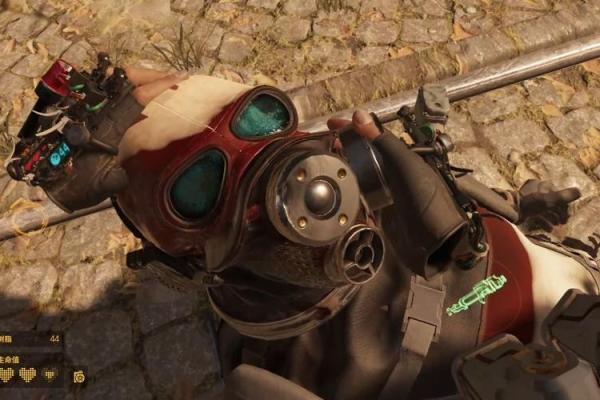Click the camera icon beside the health hearts
Viewport: 600px width, 400px height.
coord(79,377)
